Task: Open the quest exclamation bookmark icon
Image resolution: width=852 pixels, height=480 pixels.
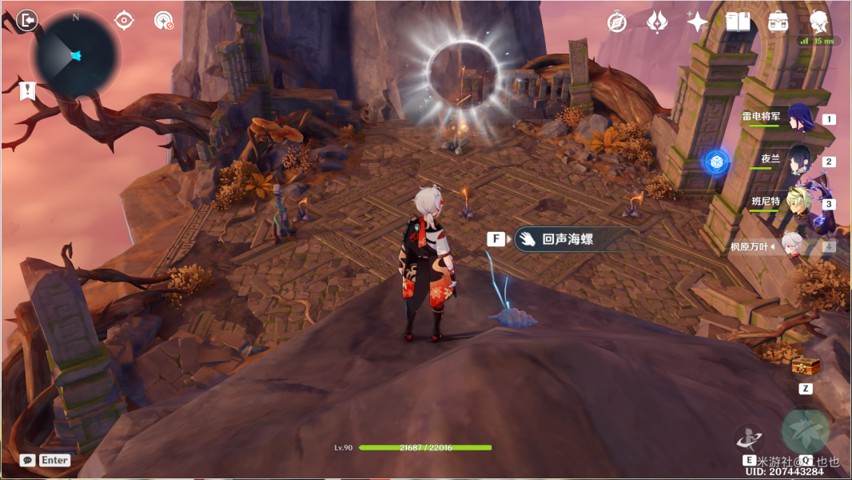Action: coord(26,91)
